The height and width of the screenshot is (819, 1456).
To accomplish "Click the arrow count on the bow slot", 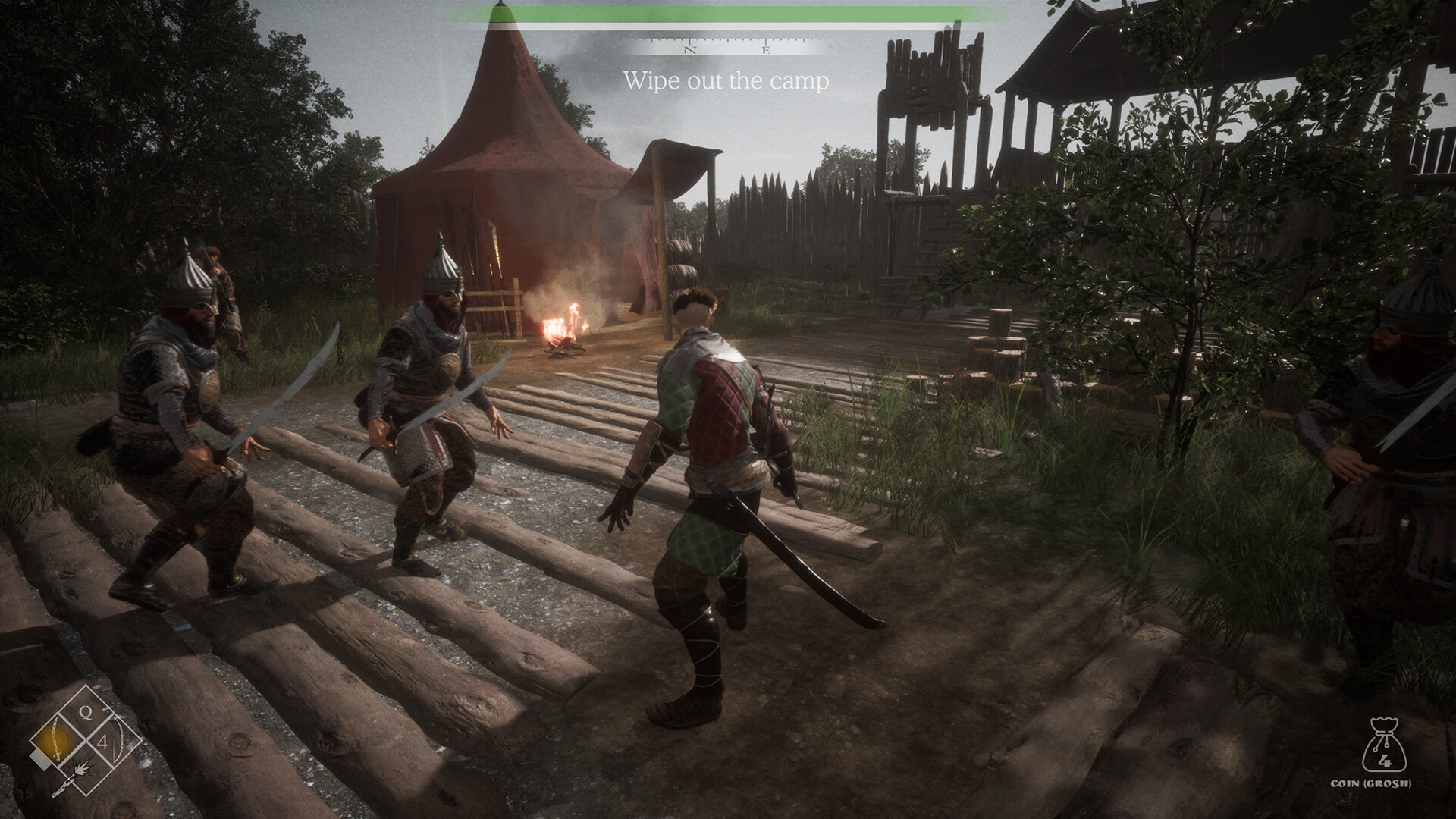I will coord(104,741).
